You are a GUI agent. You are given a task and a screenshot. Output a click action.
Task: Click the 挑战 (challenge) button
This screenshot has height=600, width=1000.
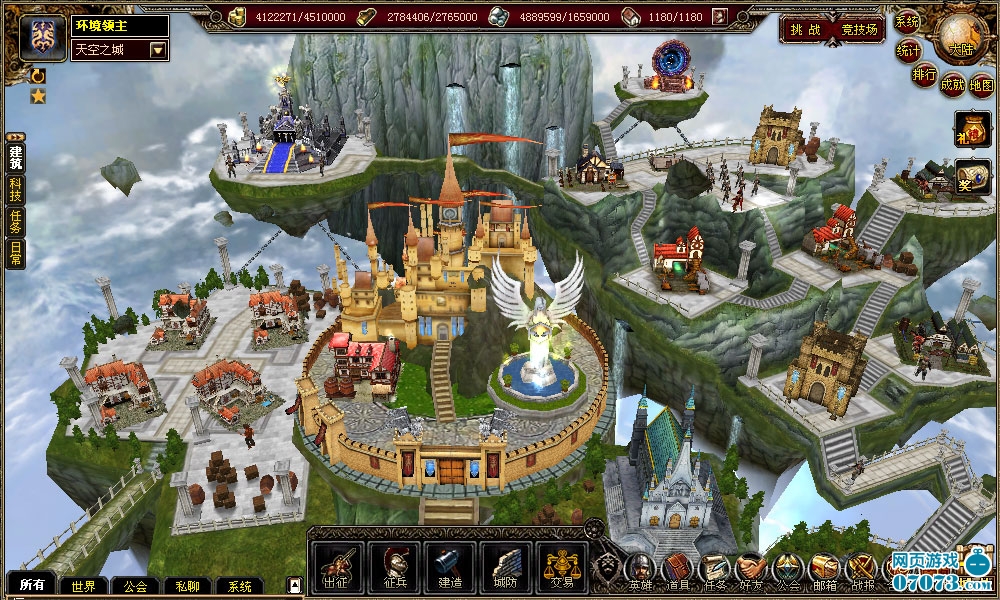point(806,30)
